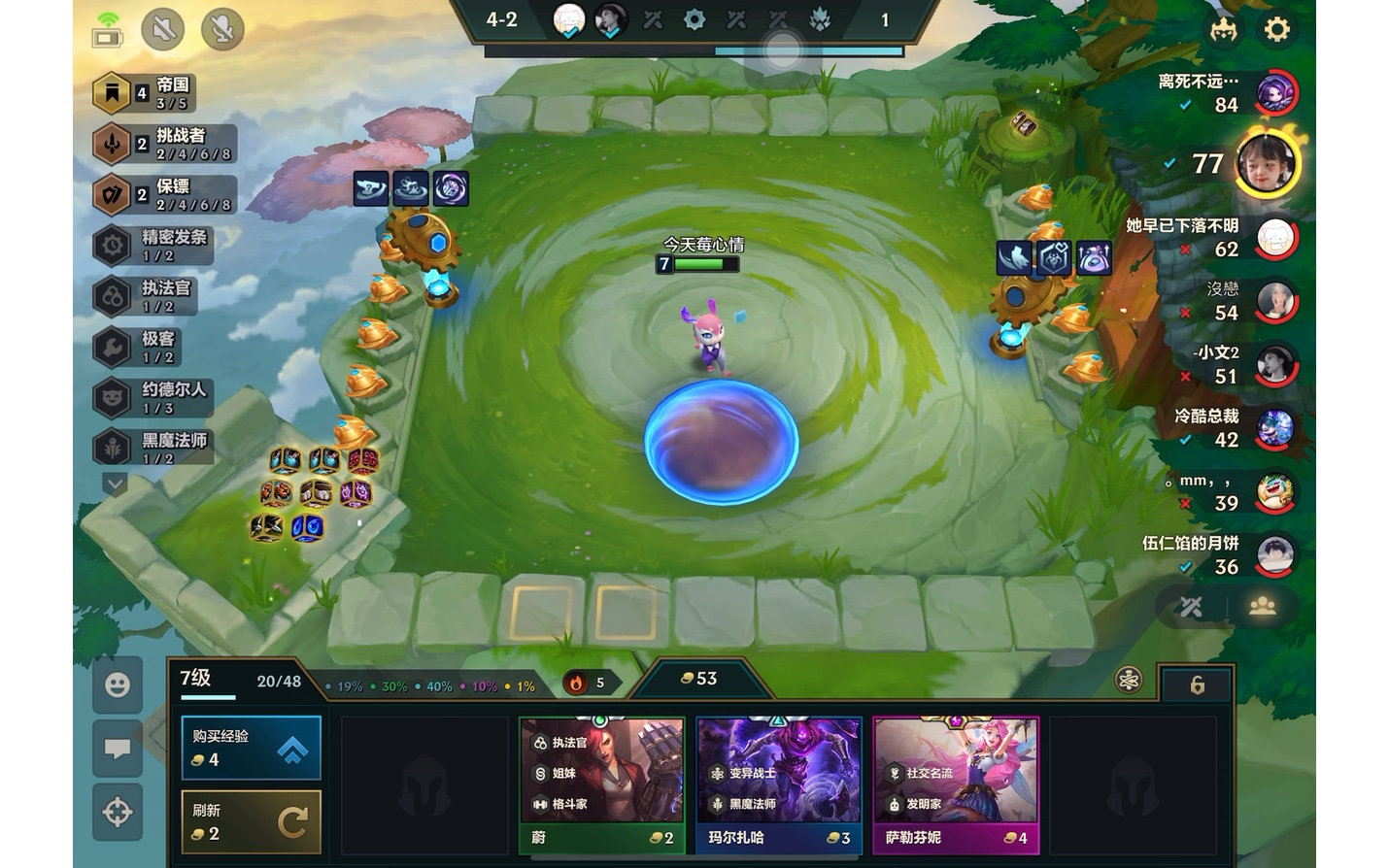Toggle the shop lock button

pos(1197,685)
